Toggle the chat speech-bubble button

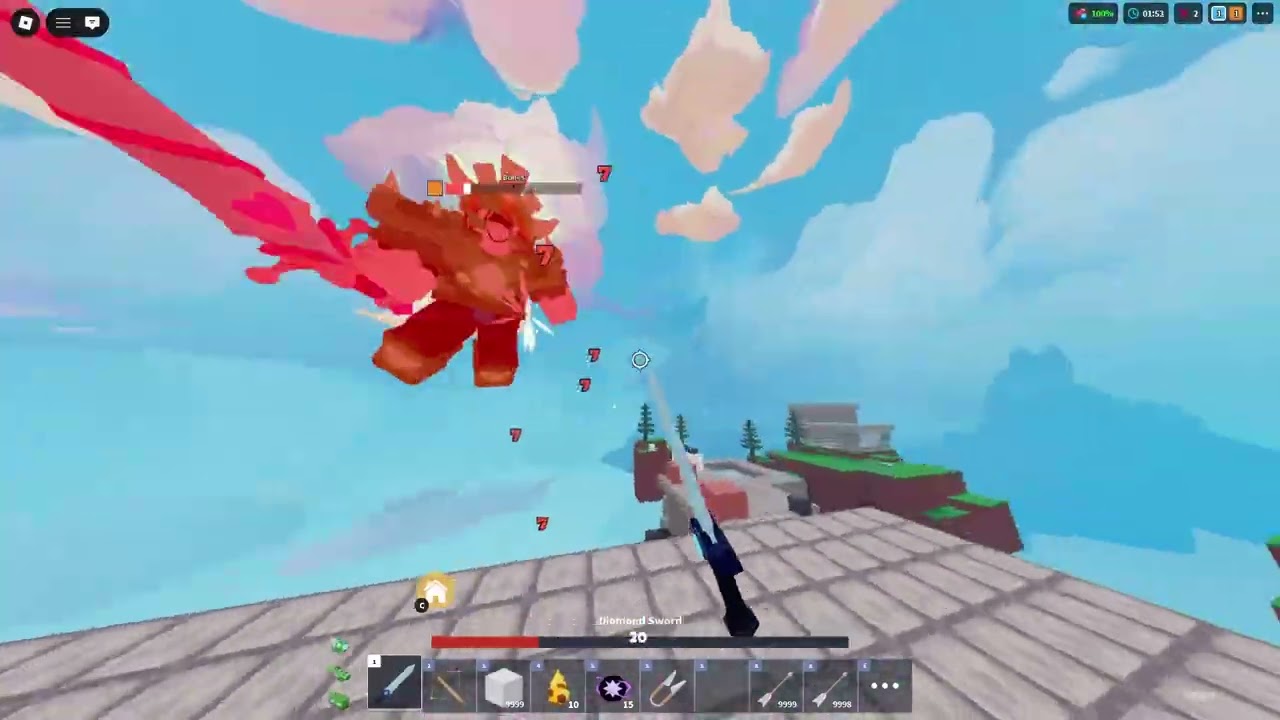92,22
